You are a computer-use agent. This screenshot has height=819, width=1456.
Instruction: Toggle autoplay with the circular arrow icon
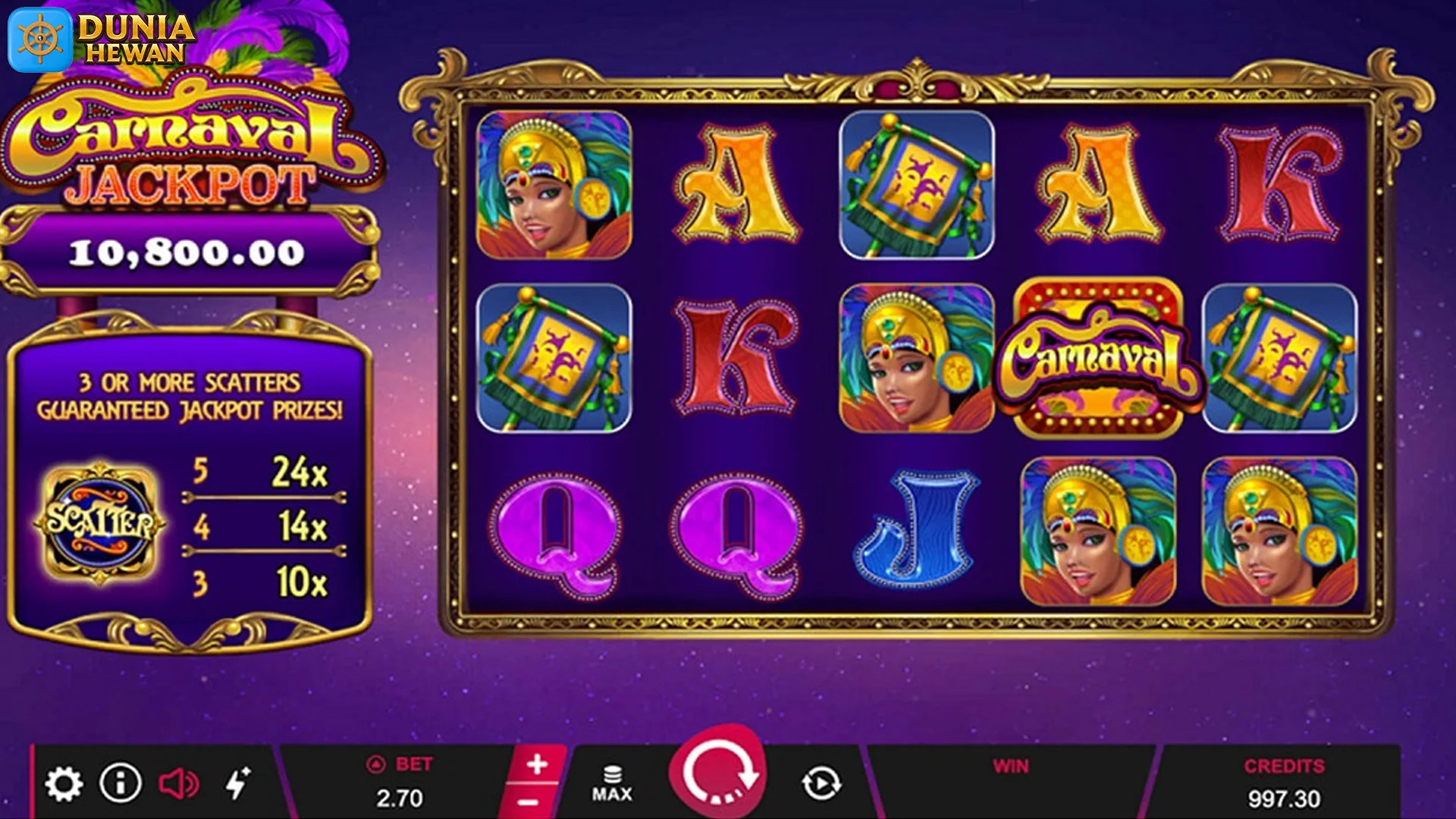(821, 783)
